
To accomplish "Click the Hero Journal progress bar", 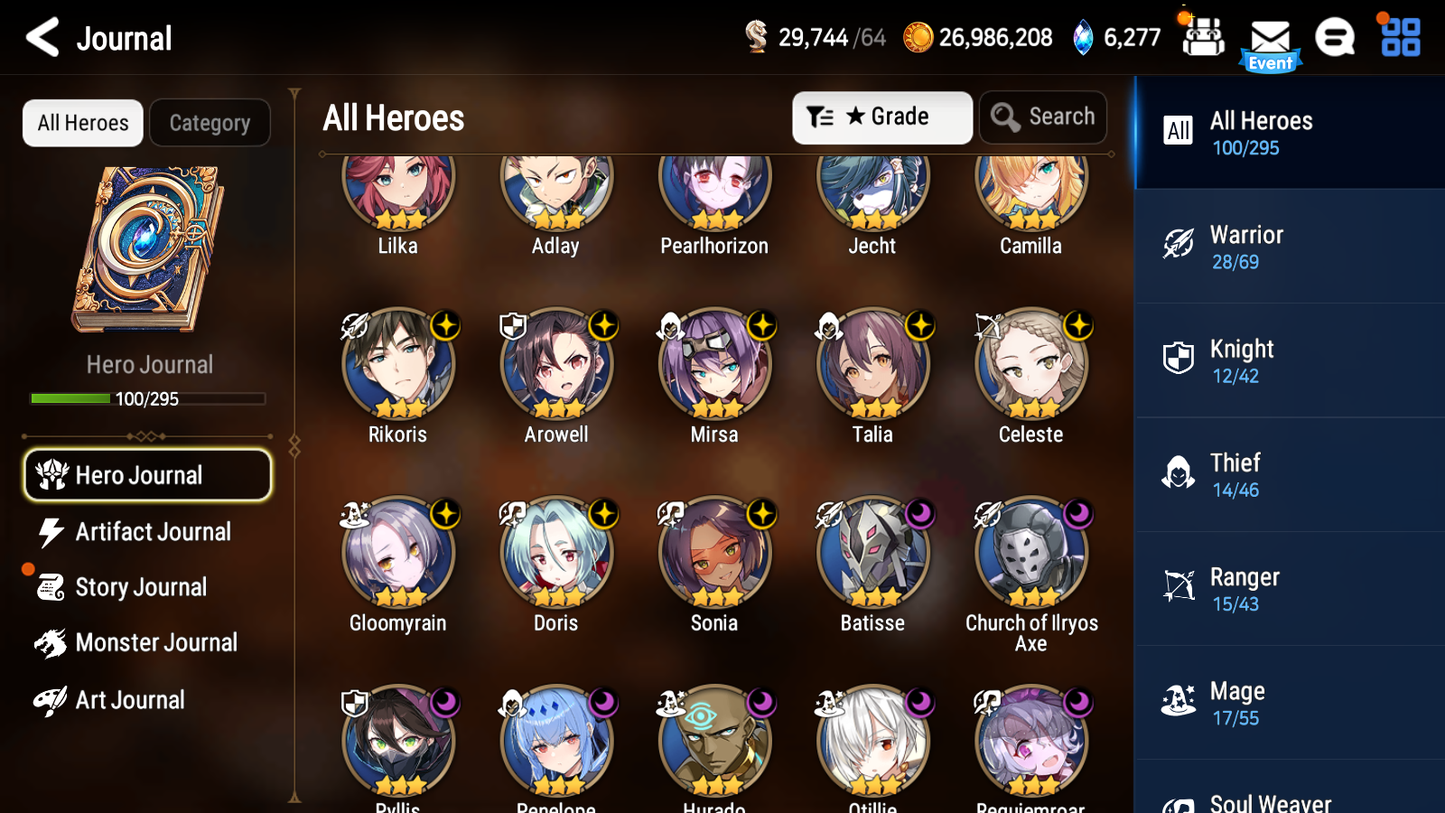I will 148,398.
